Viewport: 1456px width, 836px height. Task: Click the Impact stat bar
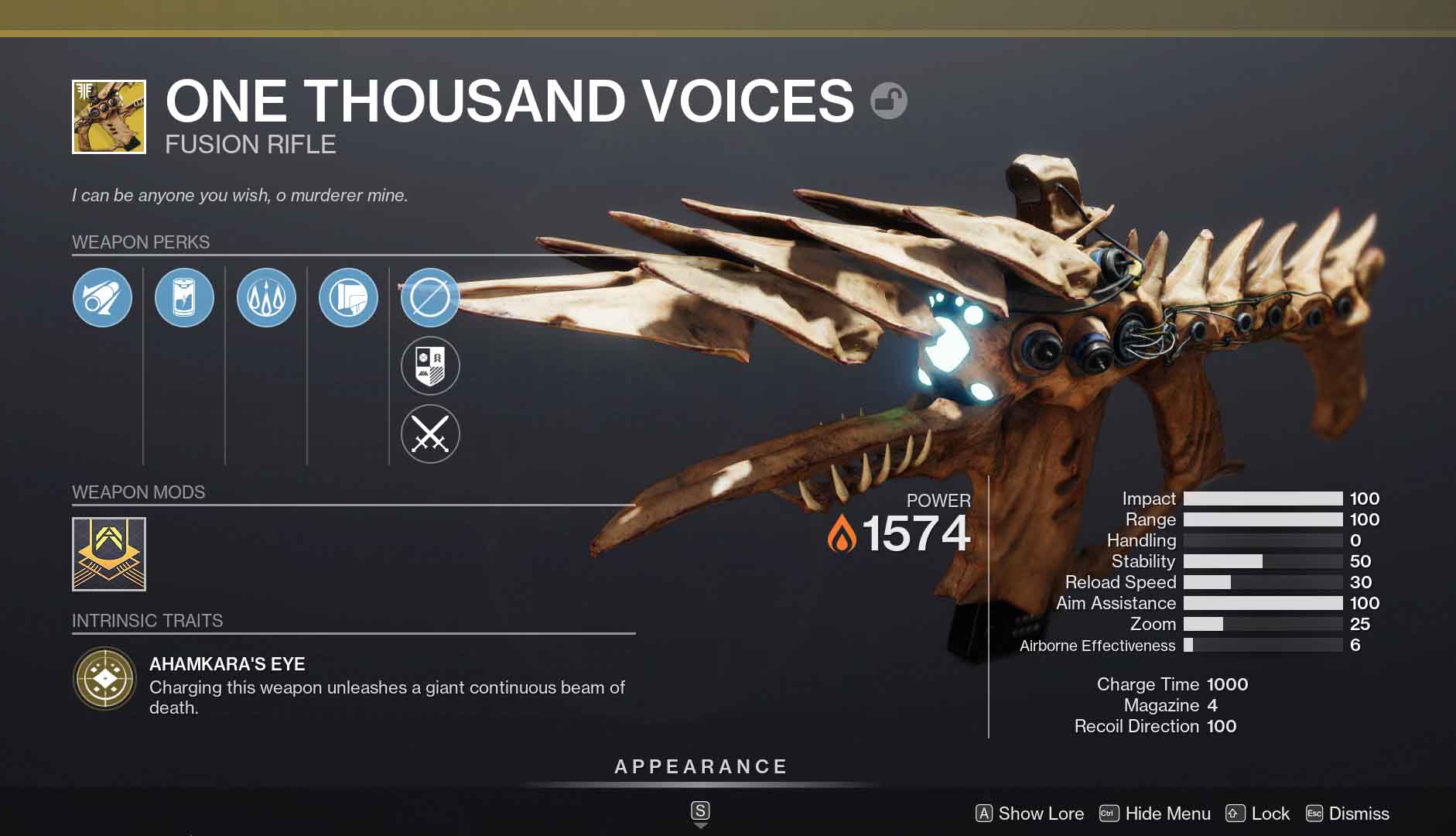coord(1264,498)
